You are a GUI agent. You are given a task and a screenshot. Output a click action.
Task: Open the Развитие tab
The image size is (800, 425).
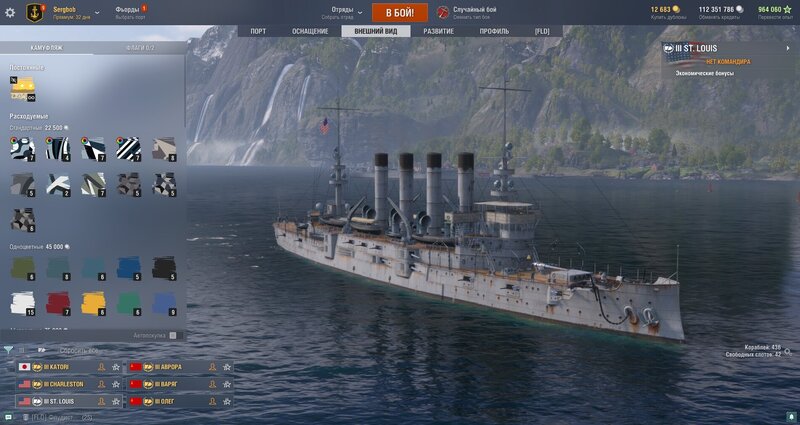pos(438,31)
